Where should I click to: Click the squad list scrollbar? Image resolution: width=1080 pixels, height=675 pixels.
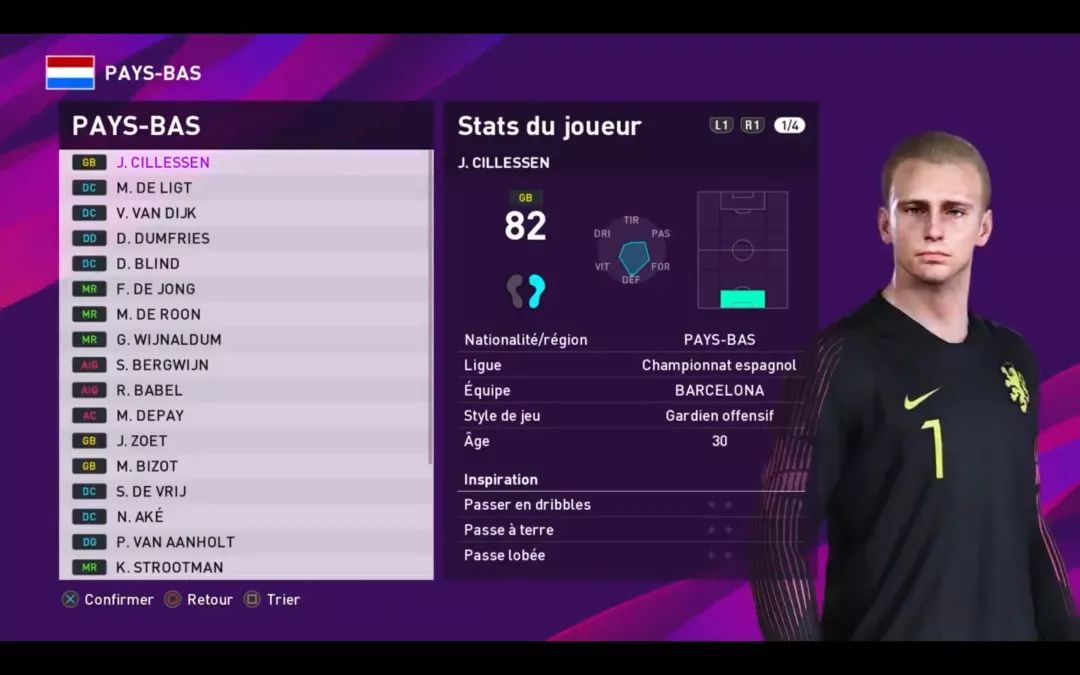pyautogui.click(x=431, y=306)
